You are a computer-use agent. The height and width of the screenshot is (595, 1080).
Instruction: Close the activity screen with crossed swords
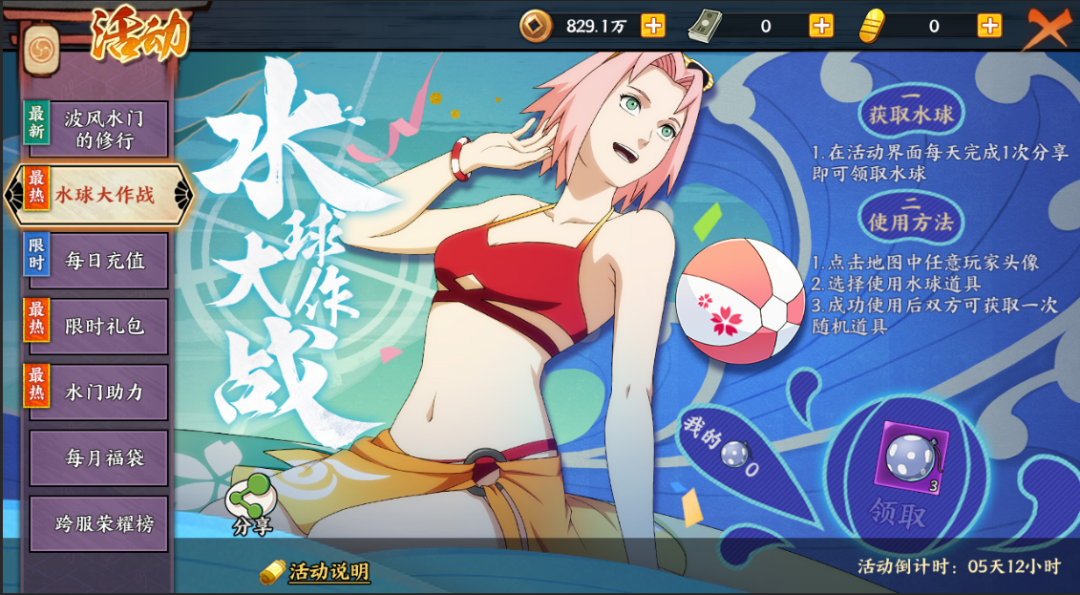pyautogui.click(x=1048, y=28)
